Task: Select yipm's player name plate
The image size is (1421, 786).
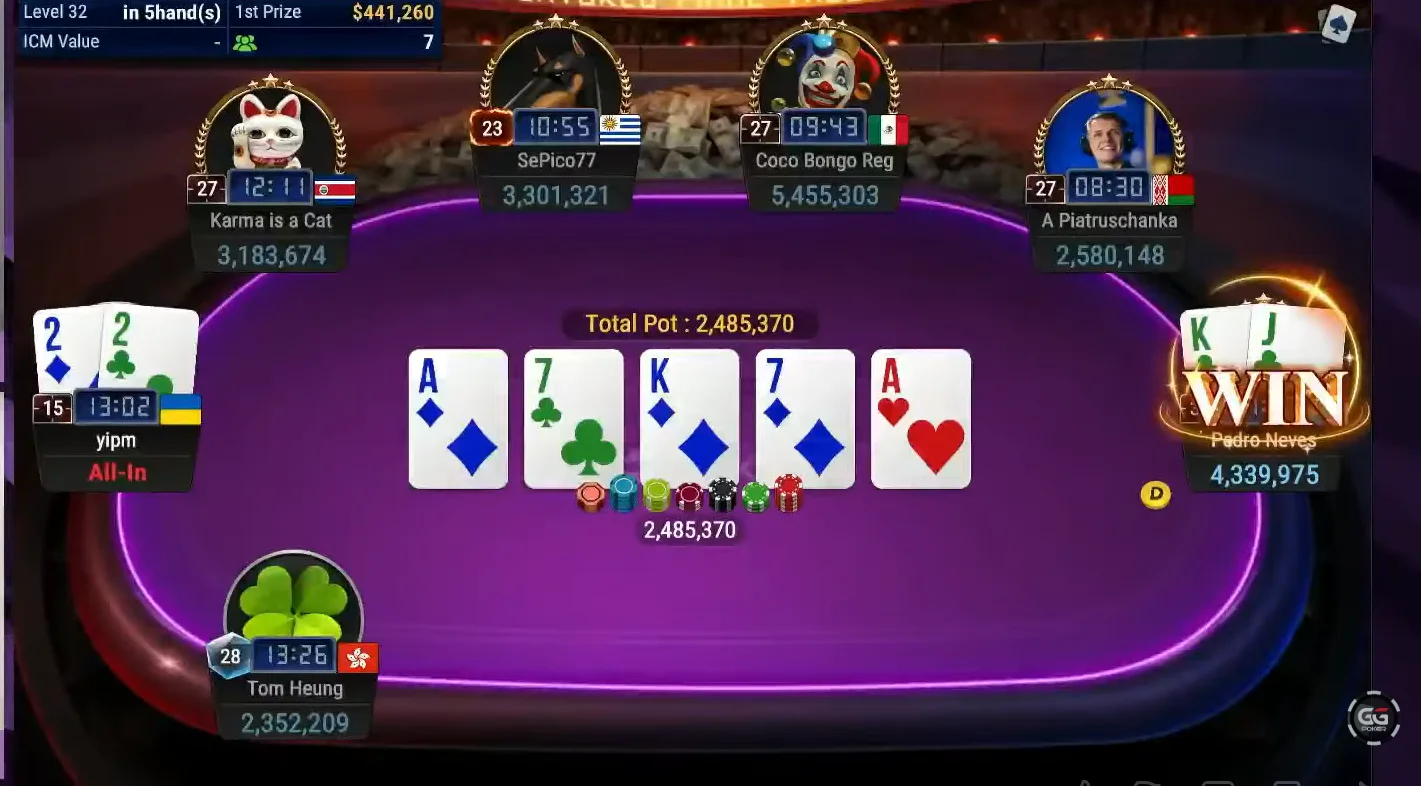Action: pyautogui.click(x=117, y=440)
